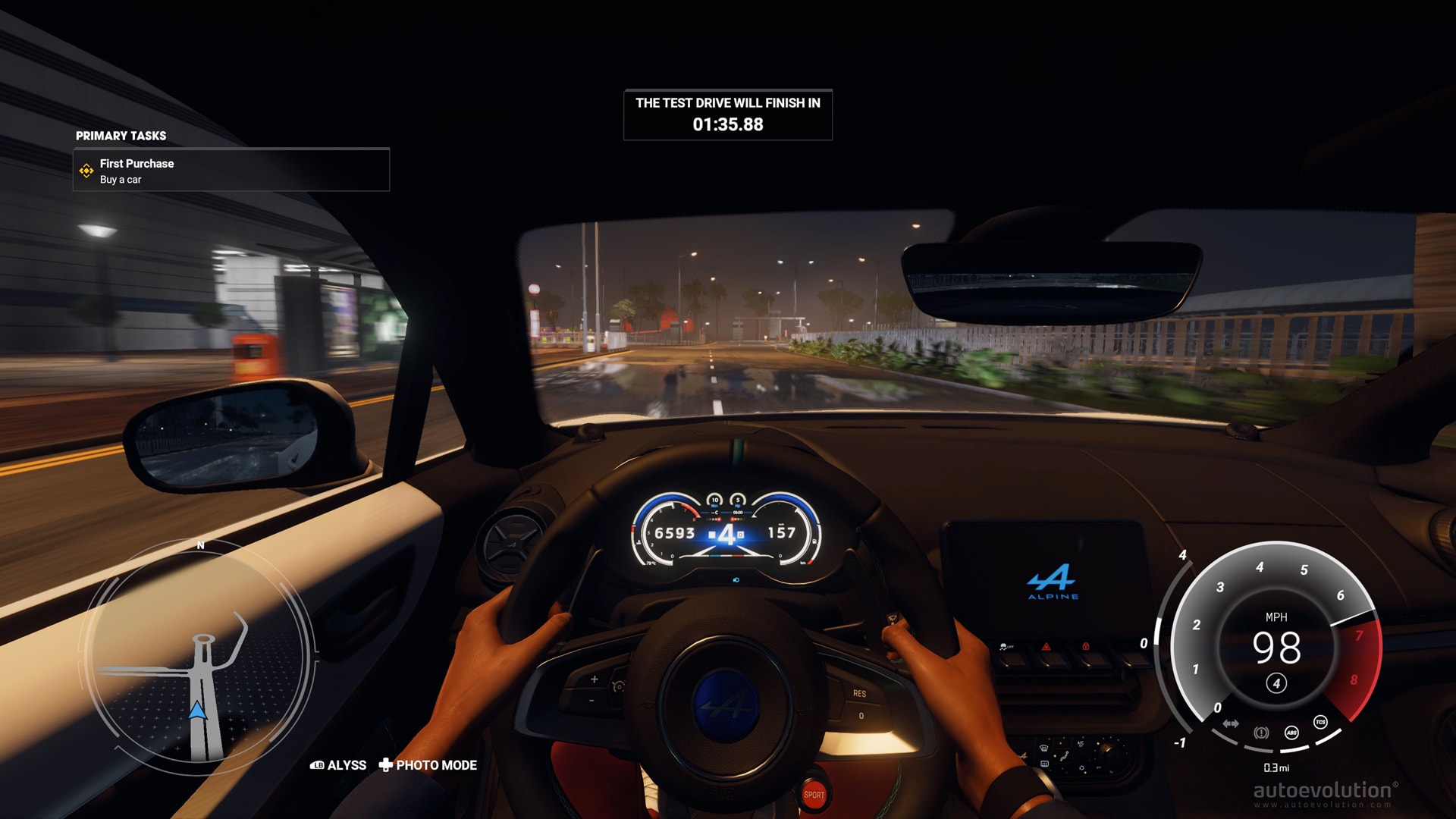Toggle the ABS indicator icon
The image size is (1456, 819).
pyautogui.click(x=1291, y=733)
